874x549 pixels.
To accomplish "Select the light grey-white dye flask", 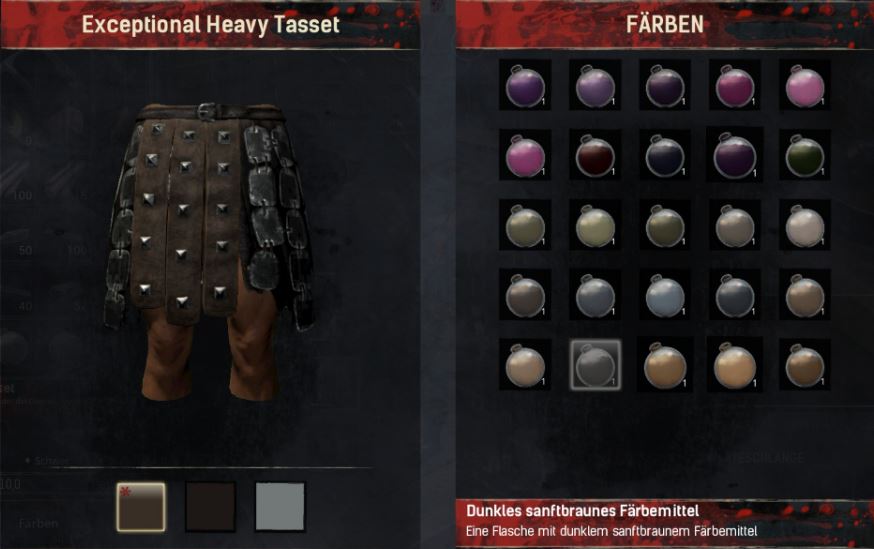I will [x=804, y=225].
